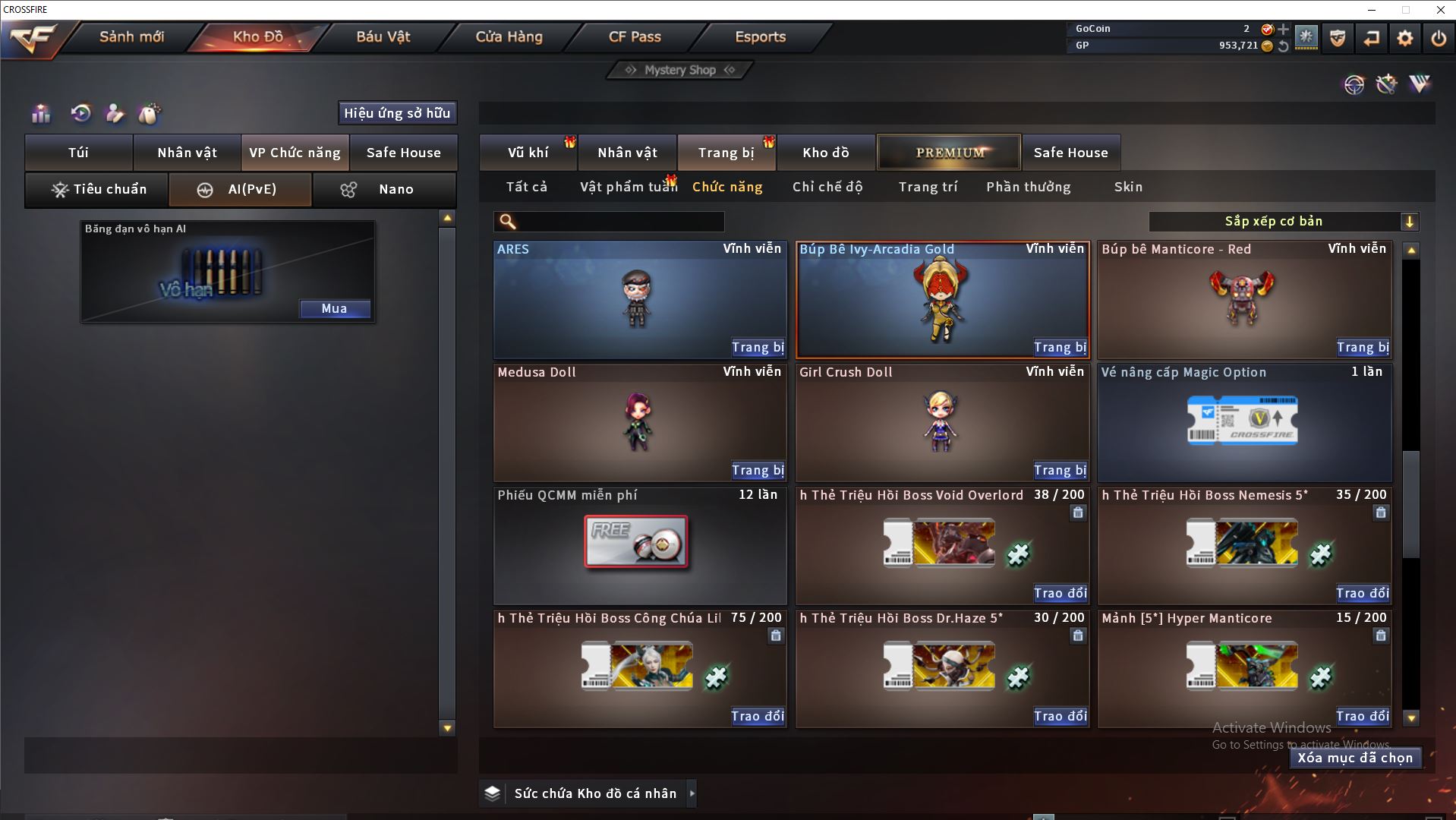
Task: Show the Trang trí subcategory
Action: (928, 187)
